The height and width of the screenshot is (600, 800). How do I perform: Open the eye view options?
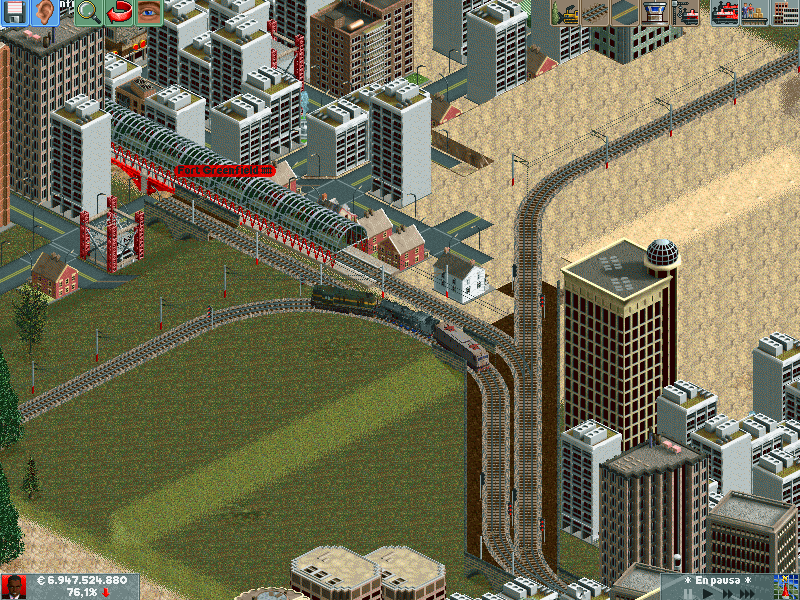click(x=149, y=12)
